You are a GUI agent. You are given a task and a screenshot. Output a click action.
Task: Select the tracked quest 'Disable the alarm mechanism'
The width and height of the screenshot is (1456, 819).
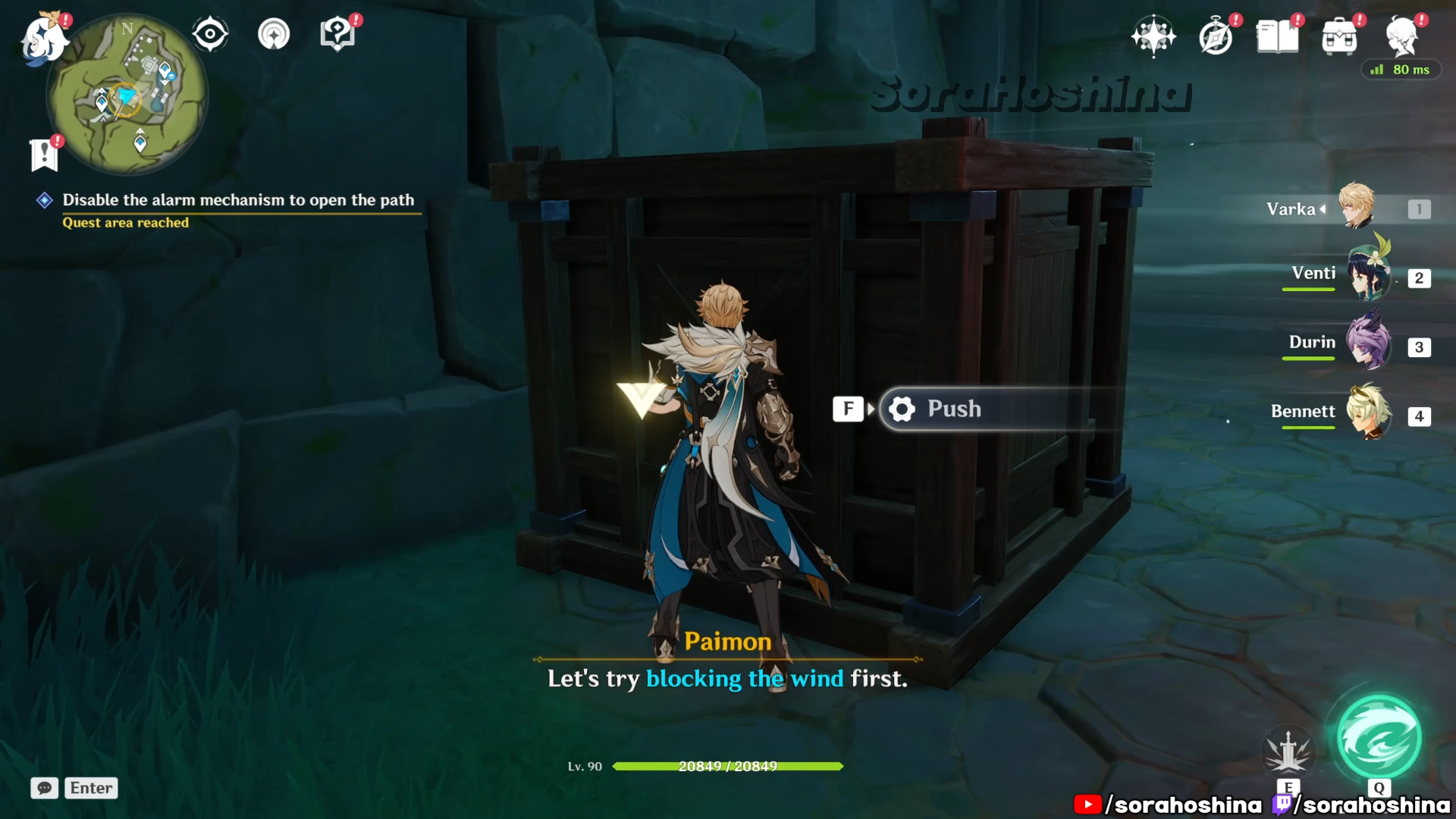click(237, 200)
